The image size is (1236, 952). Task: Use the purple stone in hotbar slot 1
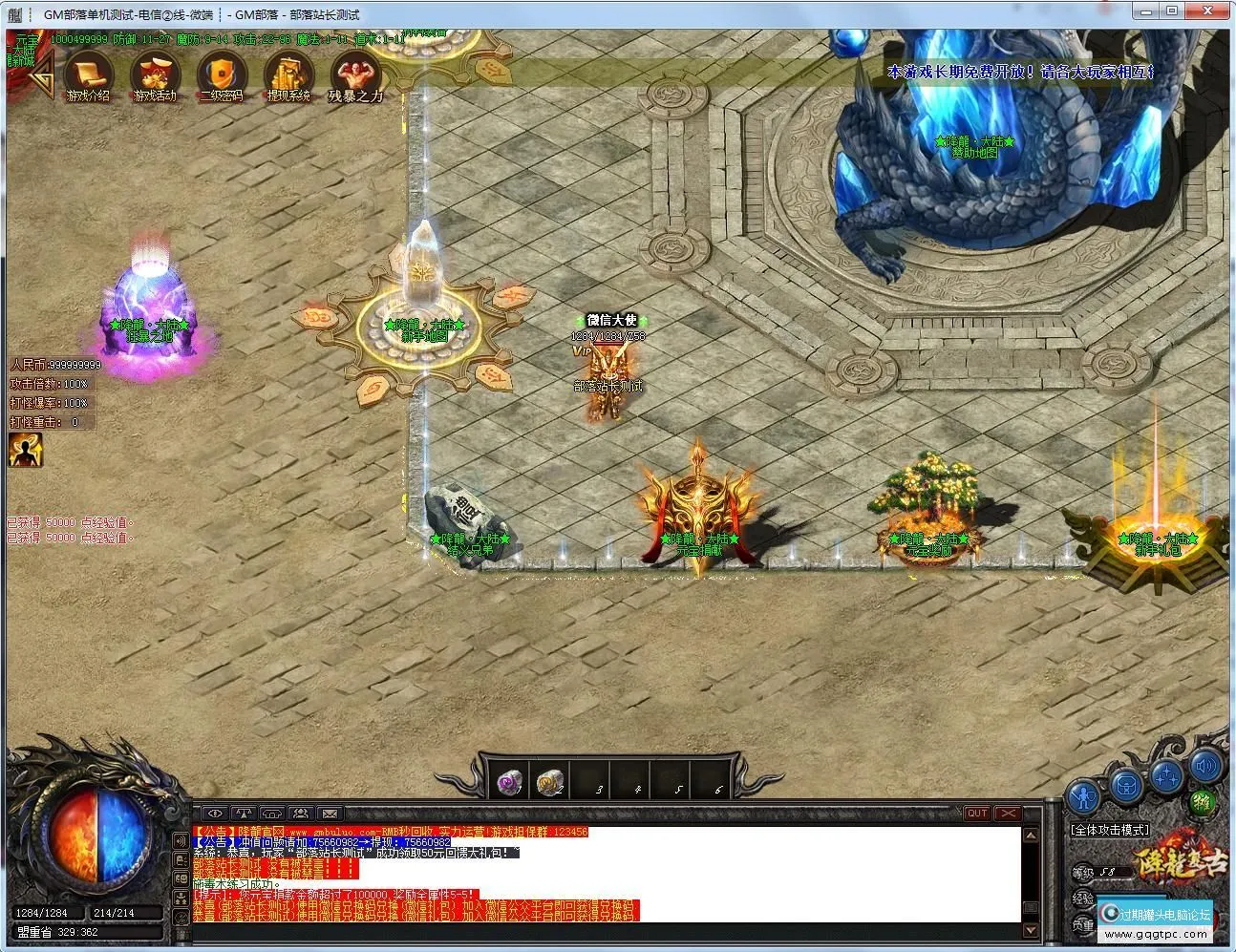(511, 782)
